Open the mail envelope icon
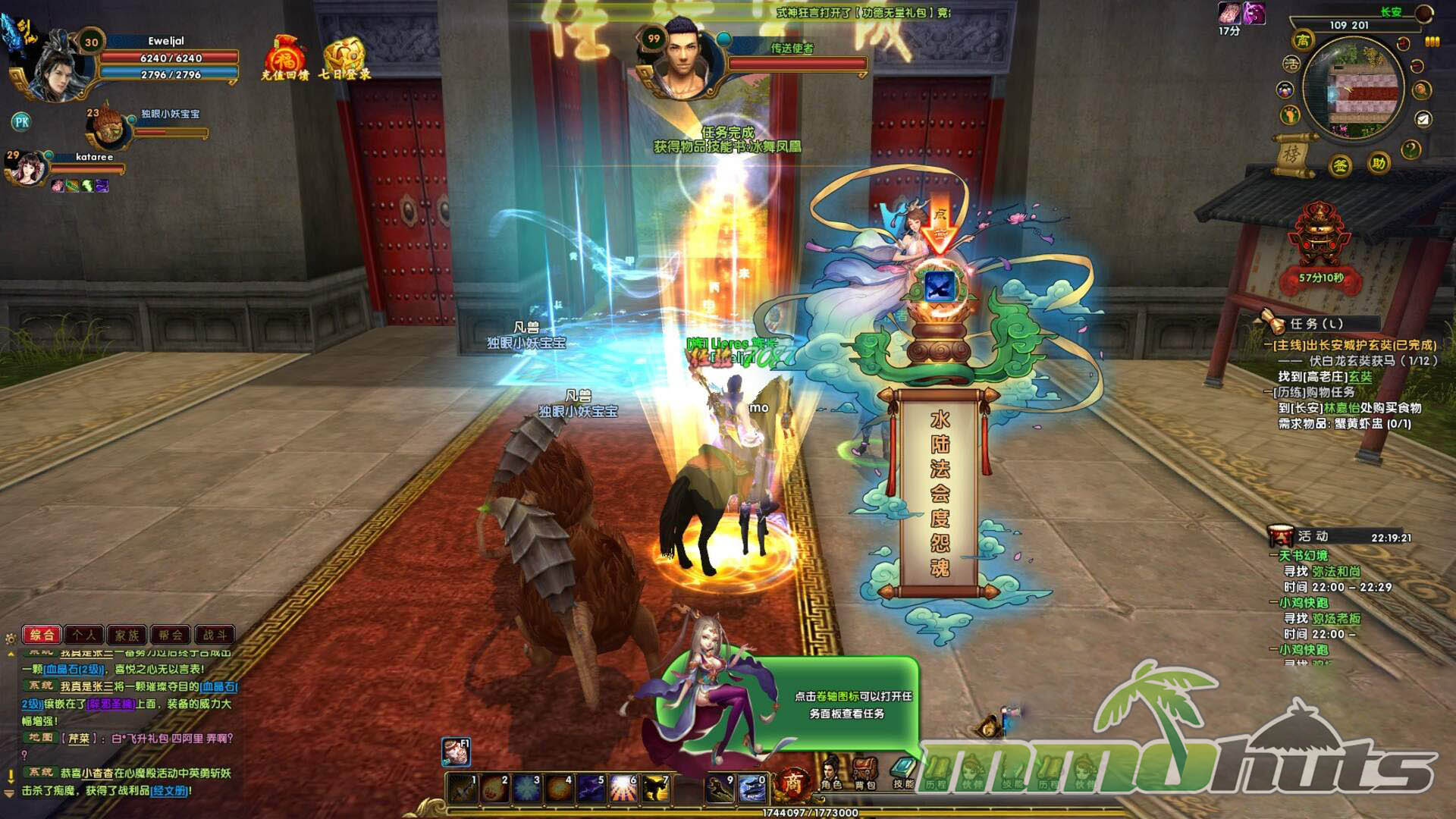The height and width of the screenshot is (819, 1456). click(1423, 119)
